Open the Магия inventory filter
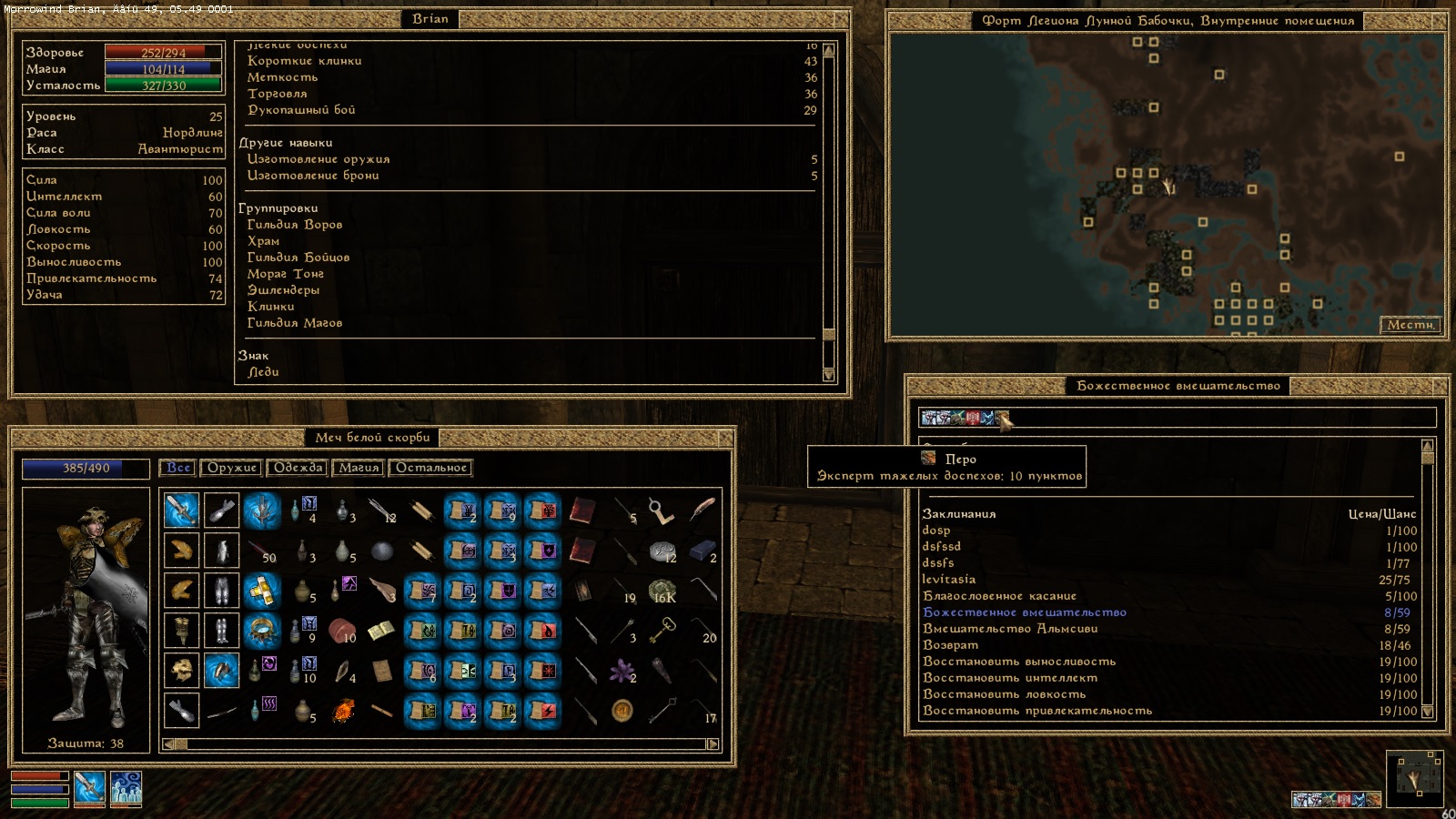This screenshot has height=819, width=1456. [x=359, y=468]
